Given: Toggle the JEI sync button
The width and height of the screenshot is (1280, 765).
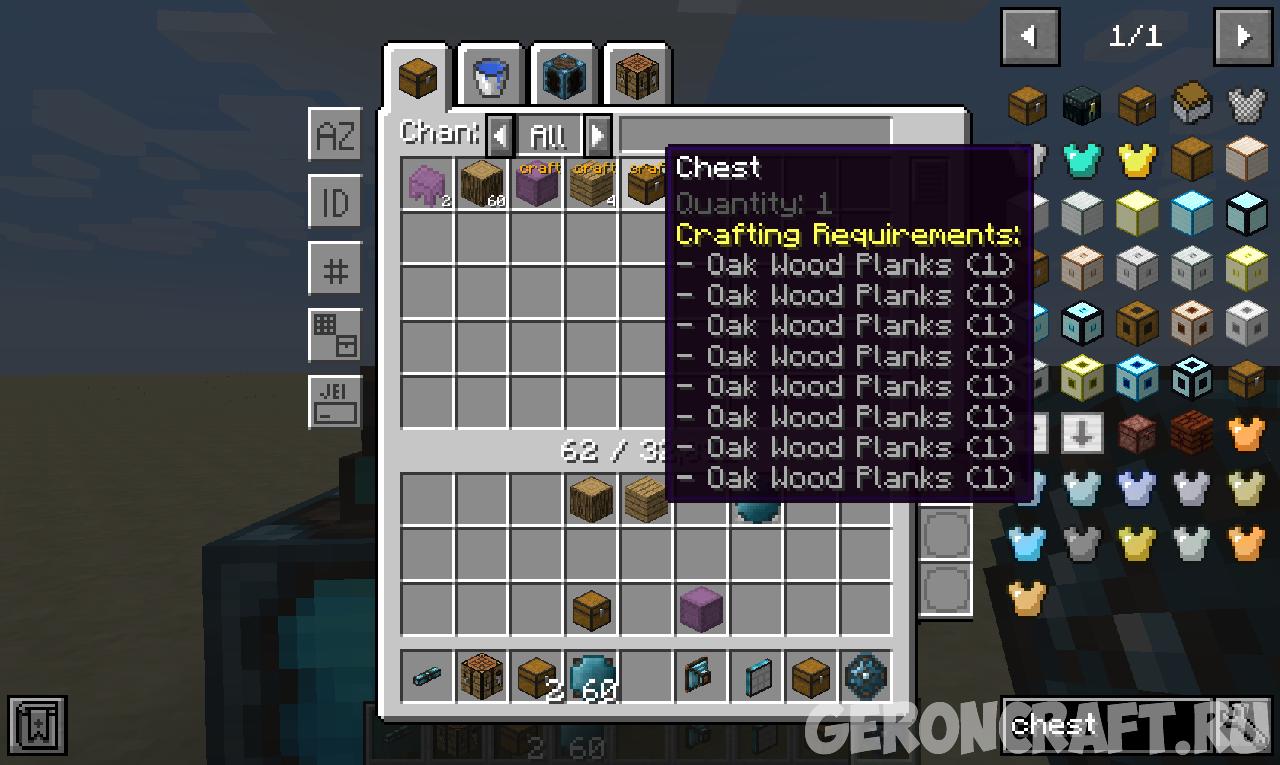Looking at the screenshot, I should click(x=335, y=403).
